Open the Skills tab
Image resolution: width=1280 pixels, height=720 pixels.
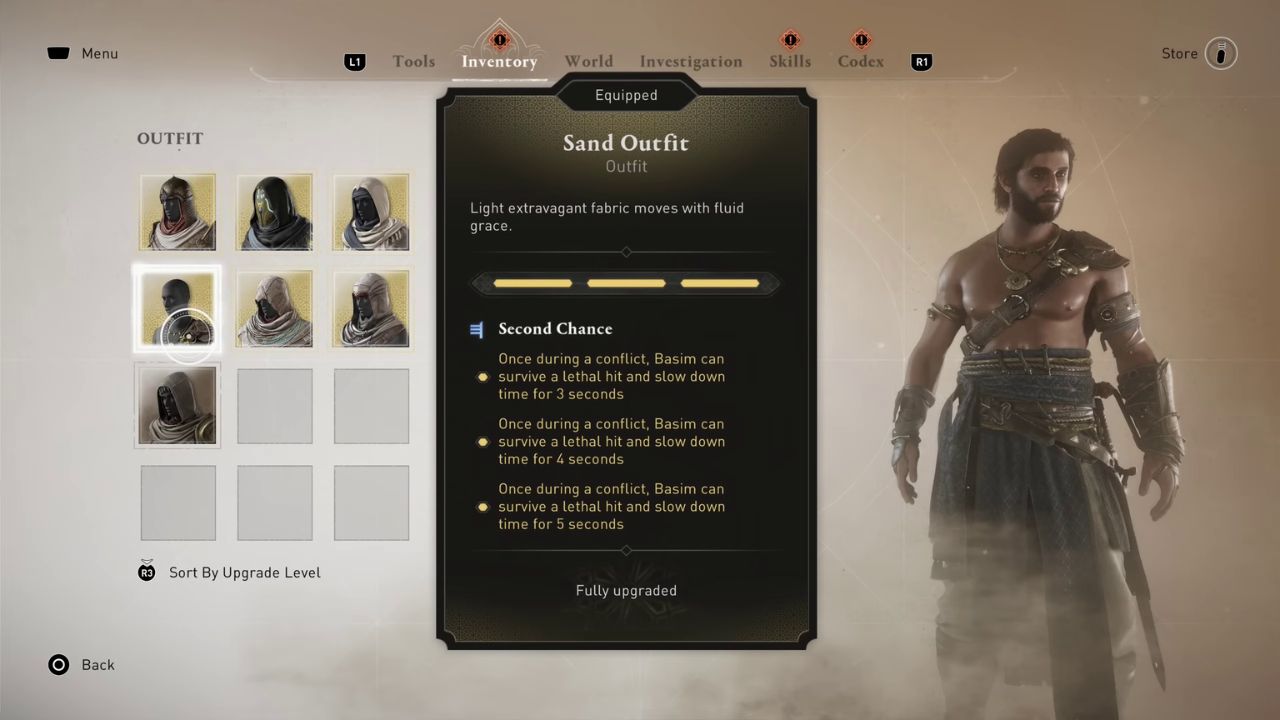tap(790, 62)
